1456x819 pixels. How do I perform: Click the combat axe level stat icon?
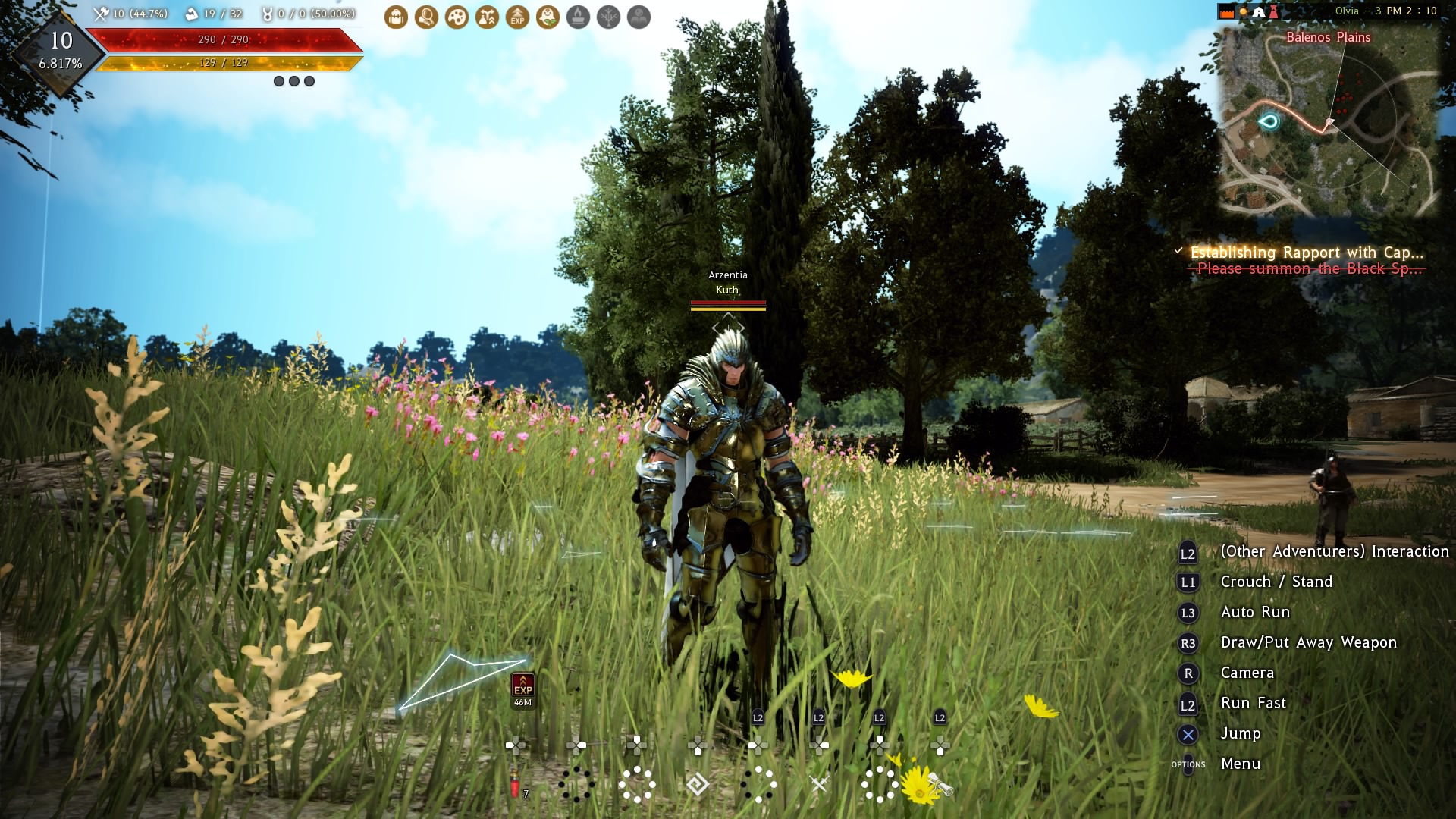(x=99, y=13)
